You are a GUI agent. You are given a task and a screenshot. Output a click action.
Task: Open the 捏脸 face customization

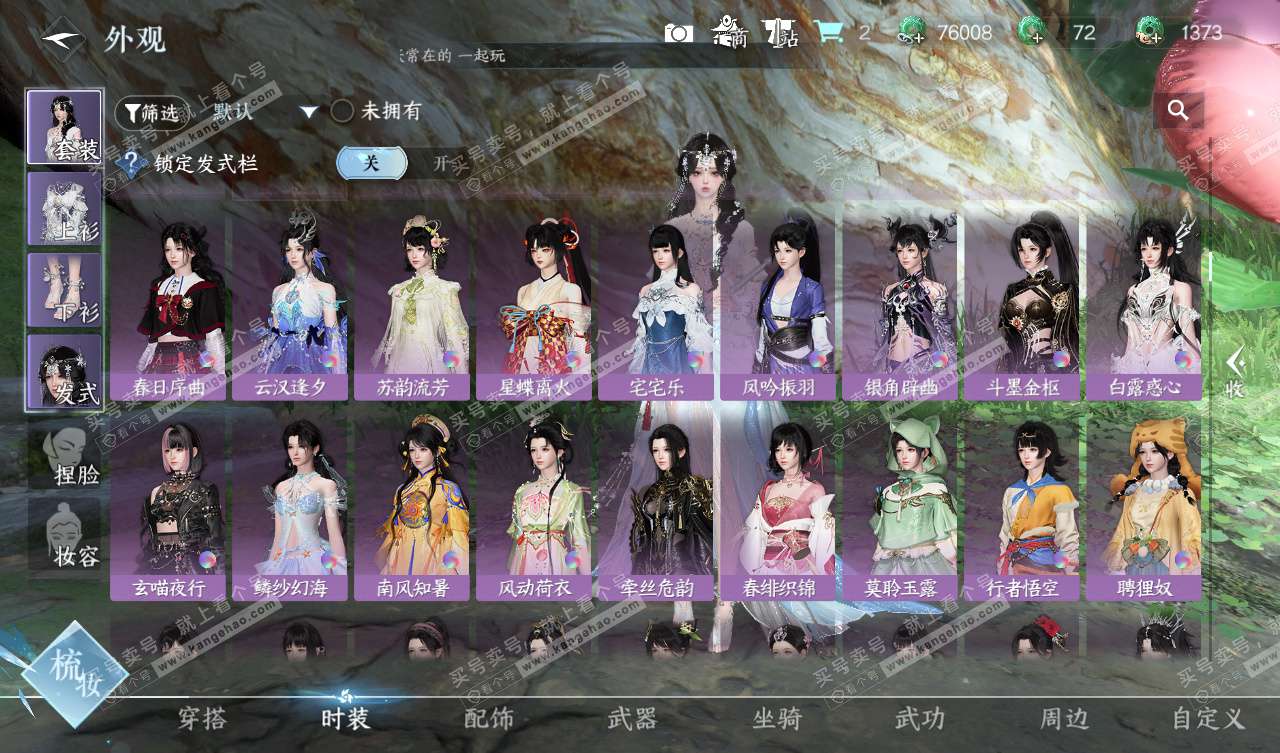click(65, 455)
